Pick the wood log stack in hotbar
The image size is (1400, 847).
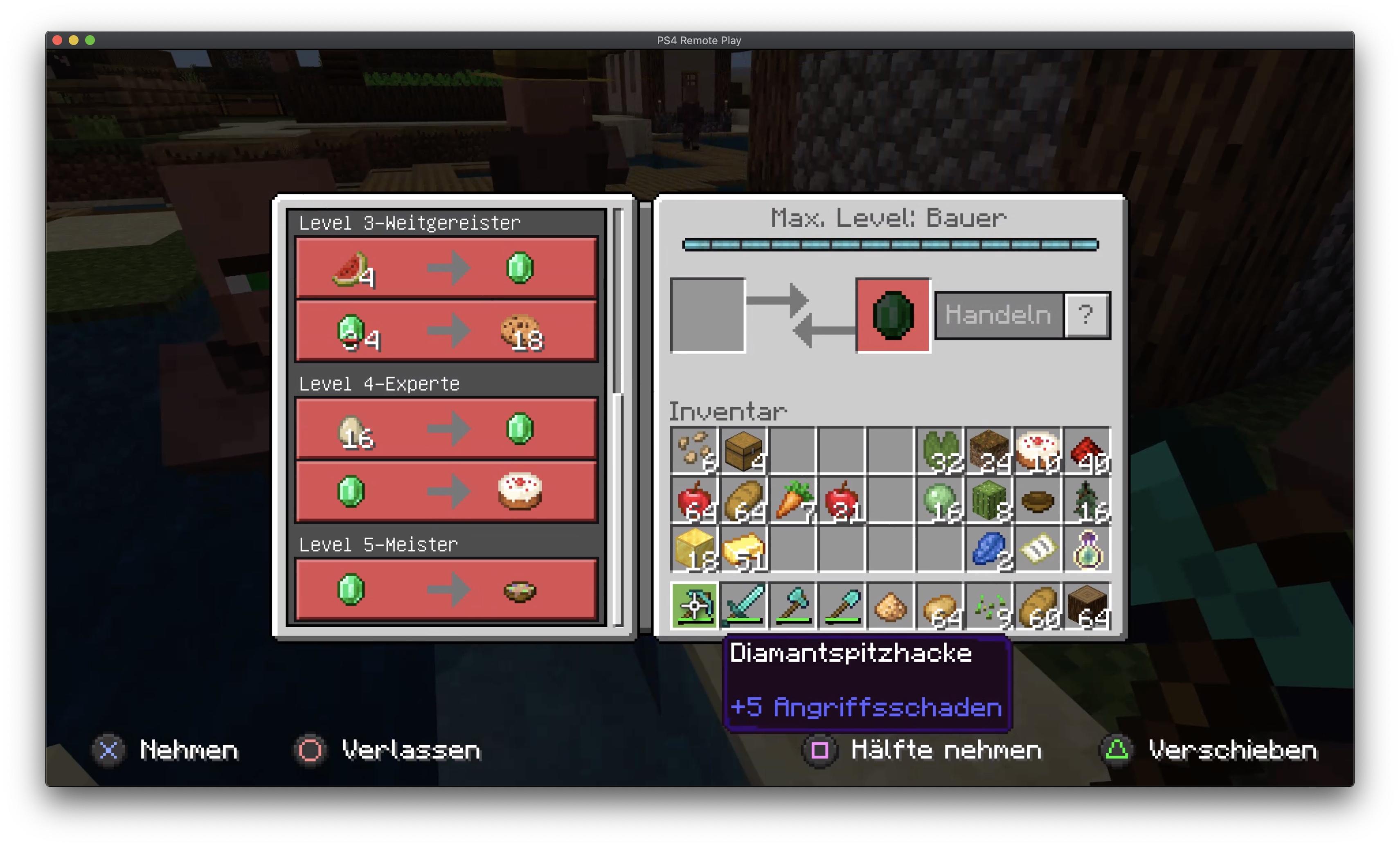point(1087,606)
